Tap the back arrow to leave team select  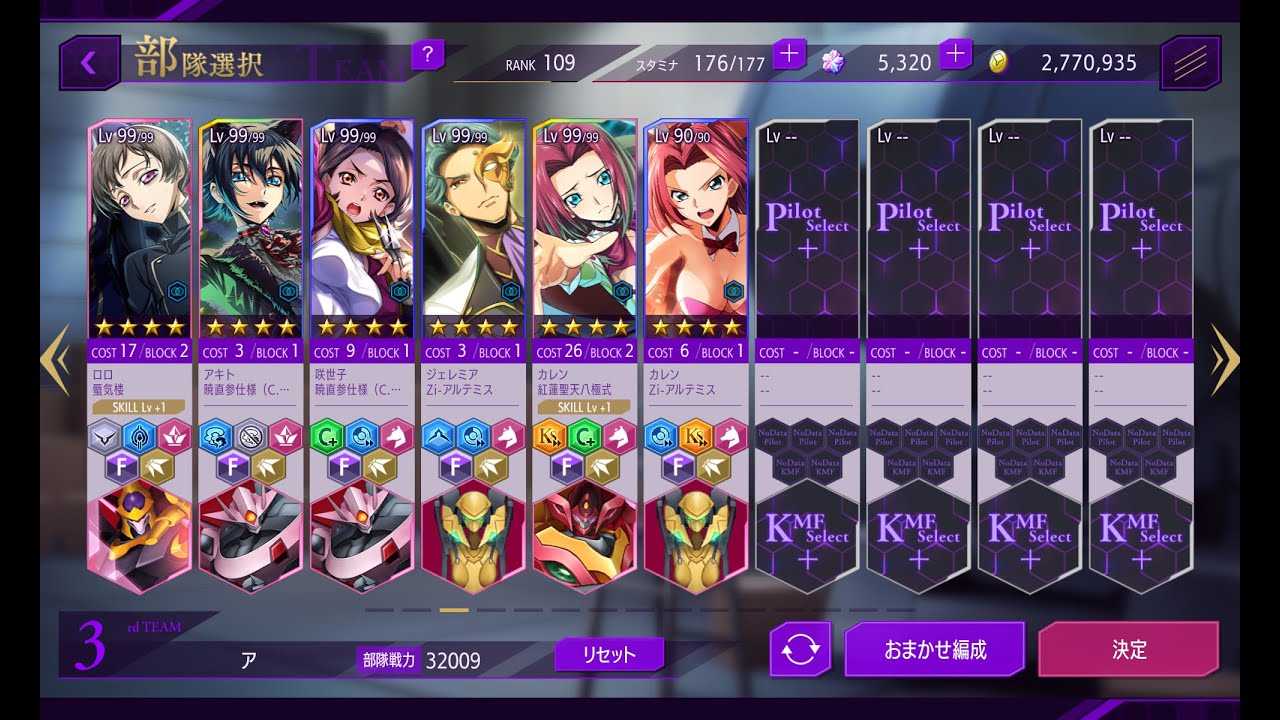(88, 60)
